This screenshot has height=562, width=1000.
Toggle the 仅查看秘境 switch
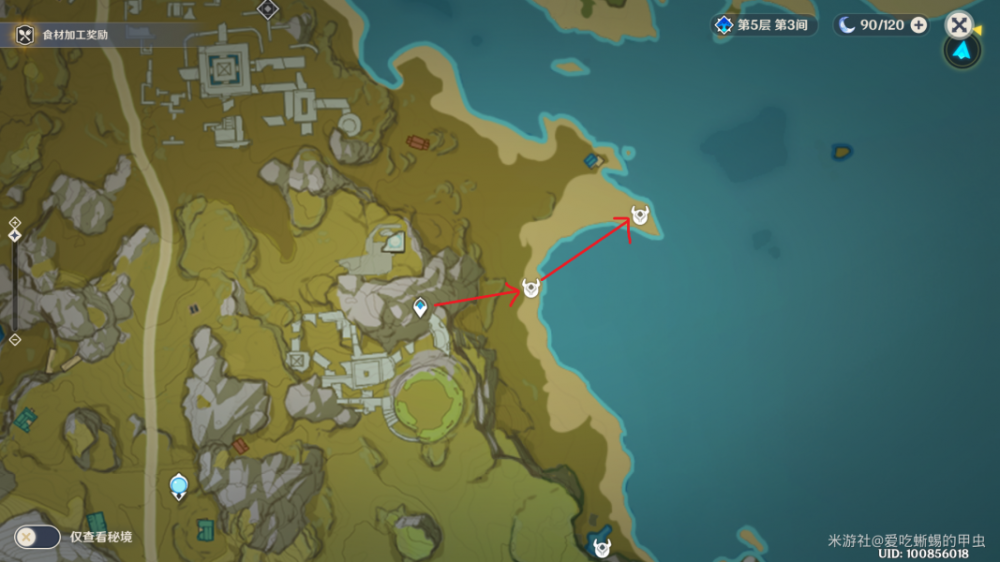point(37,537)
